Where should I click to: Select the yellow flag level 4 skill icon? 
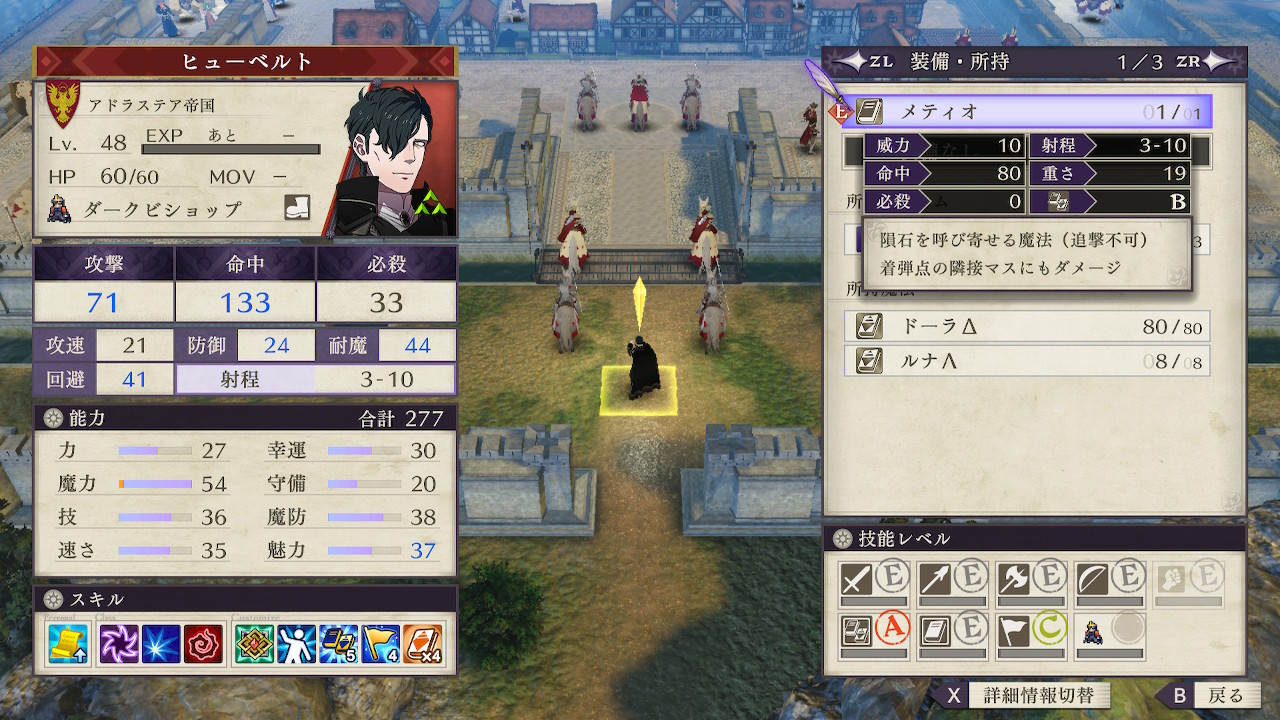click(381, 644)
